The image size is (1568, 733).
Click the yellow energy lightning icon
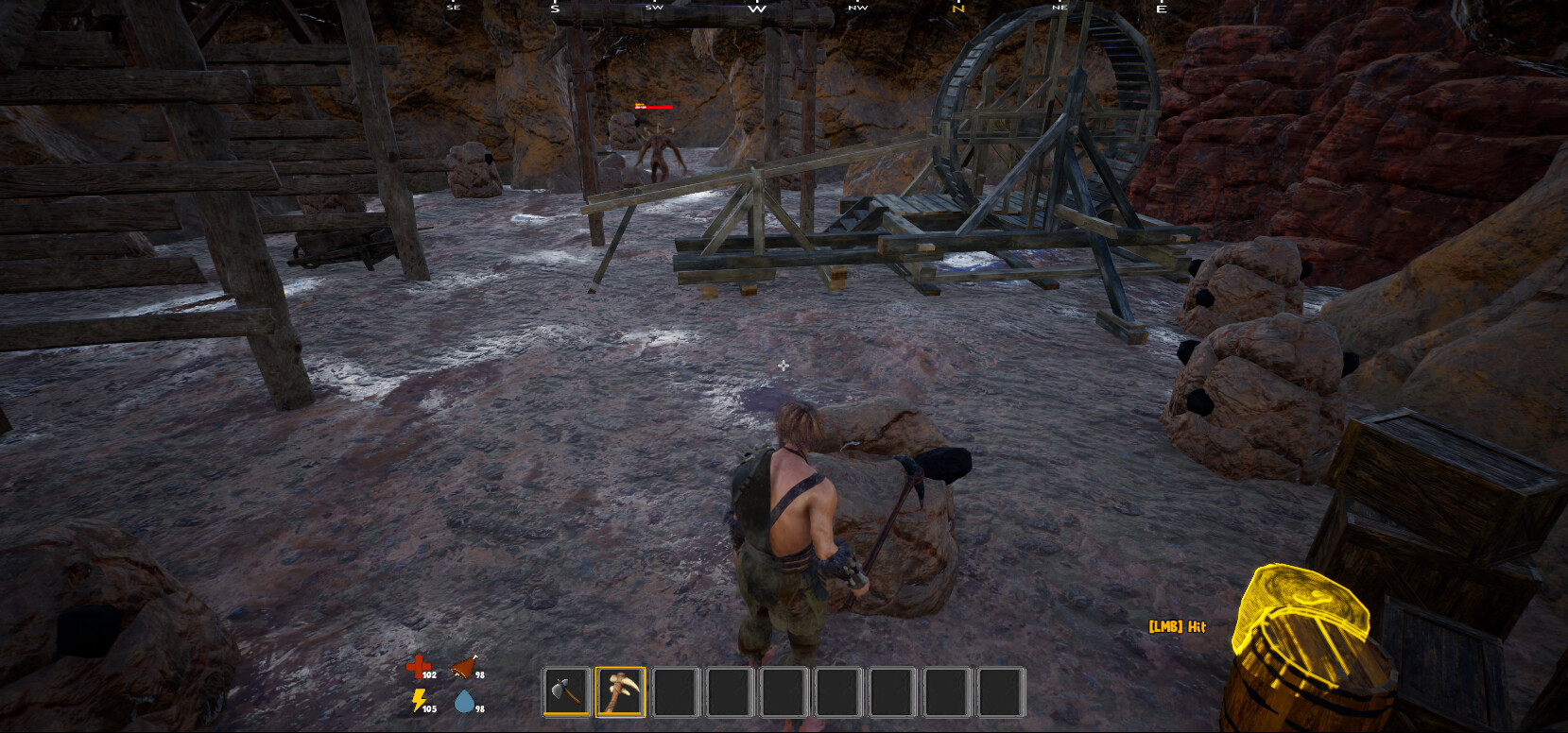point(417,699)
